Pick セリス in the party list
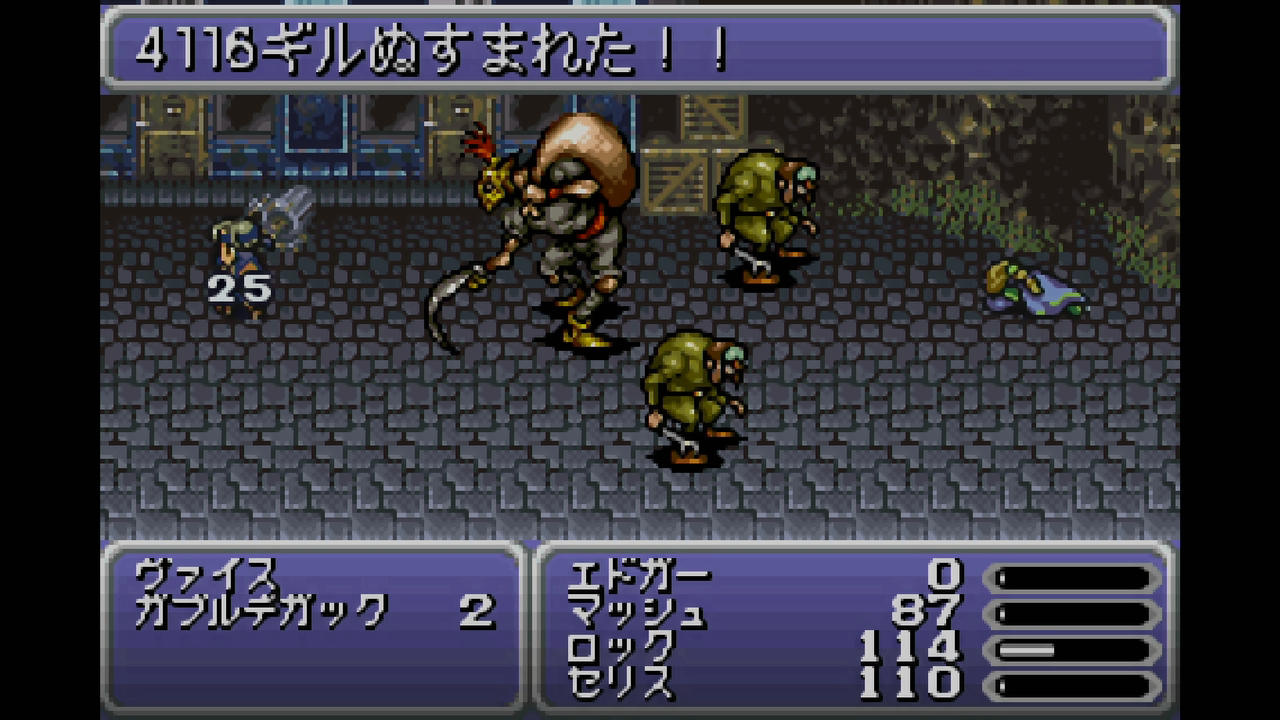The height and width of the screenshot is (720, 1280). click(x=620, y=684)
